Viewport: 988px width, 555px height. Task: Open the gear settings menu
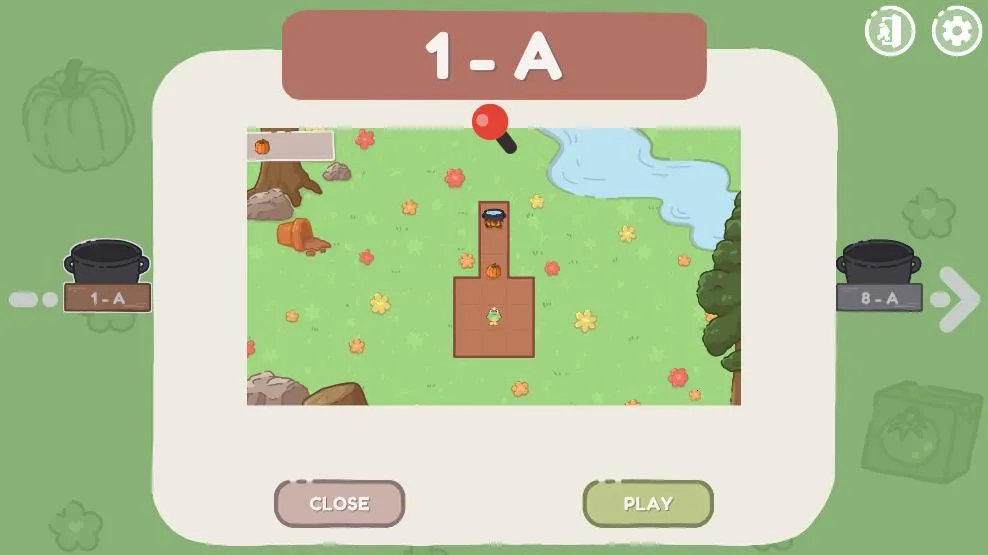[x=956, y=31]
